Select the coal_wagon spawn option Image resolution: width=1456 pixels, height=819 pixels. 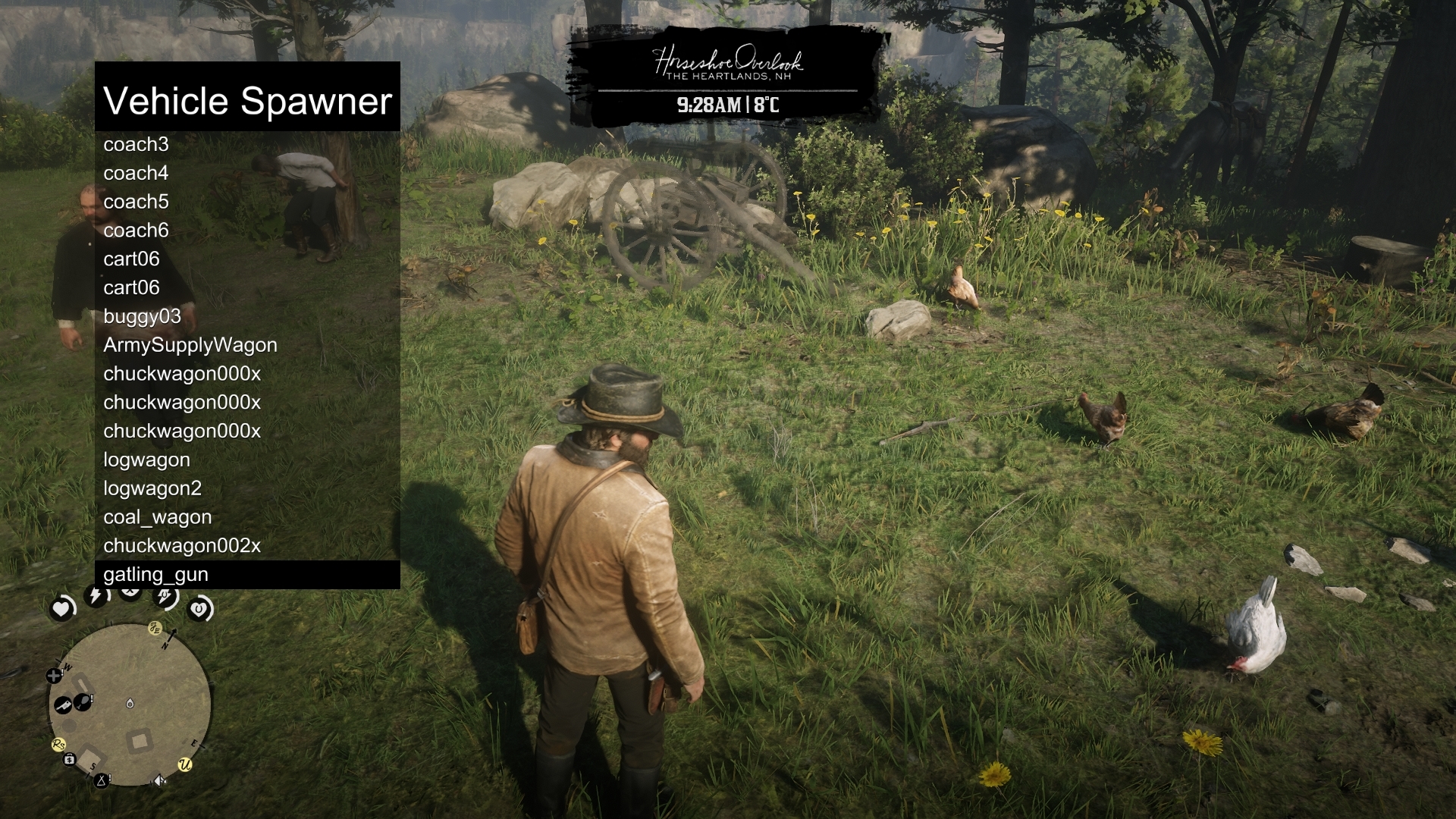(x=157, y=517)
